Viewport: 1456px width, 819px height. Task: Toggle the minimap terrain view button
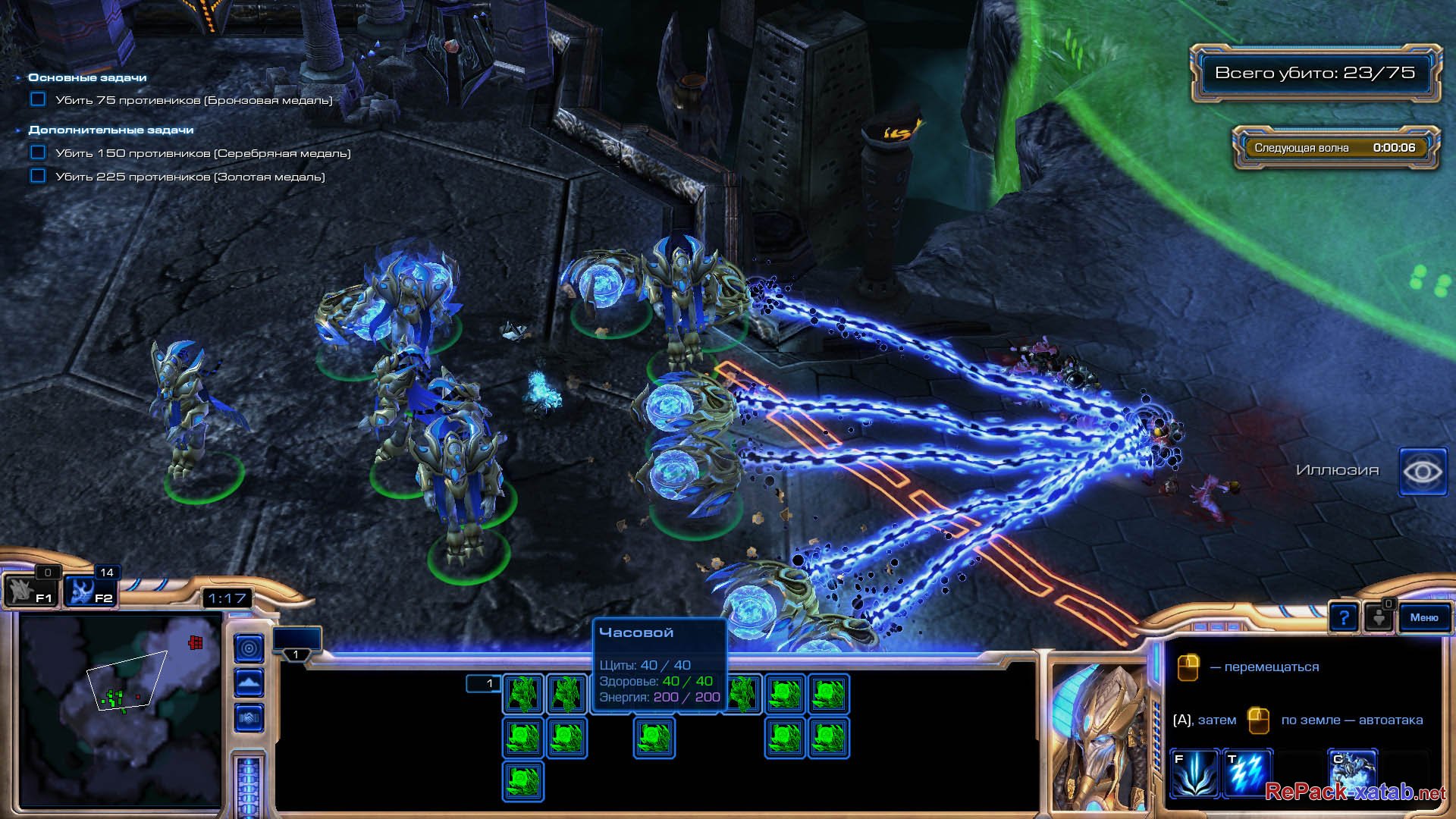point(249,683)
